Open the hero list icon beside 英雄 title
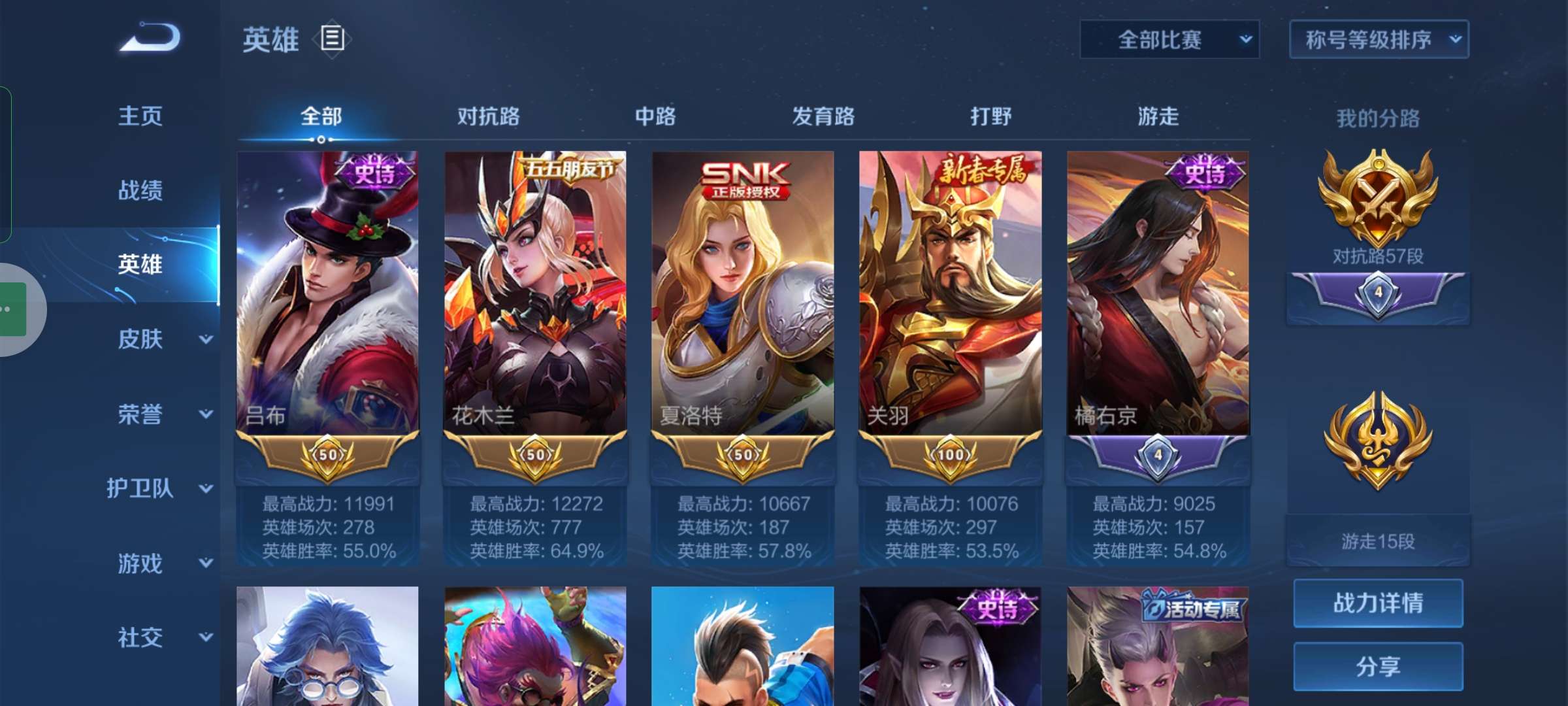Screen dimensions: 1568x706 [x=333, y=39]
